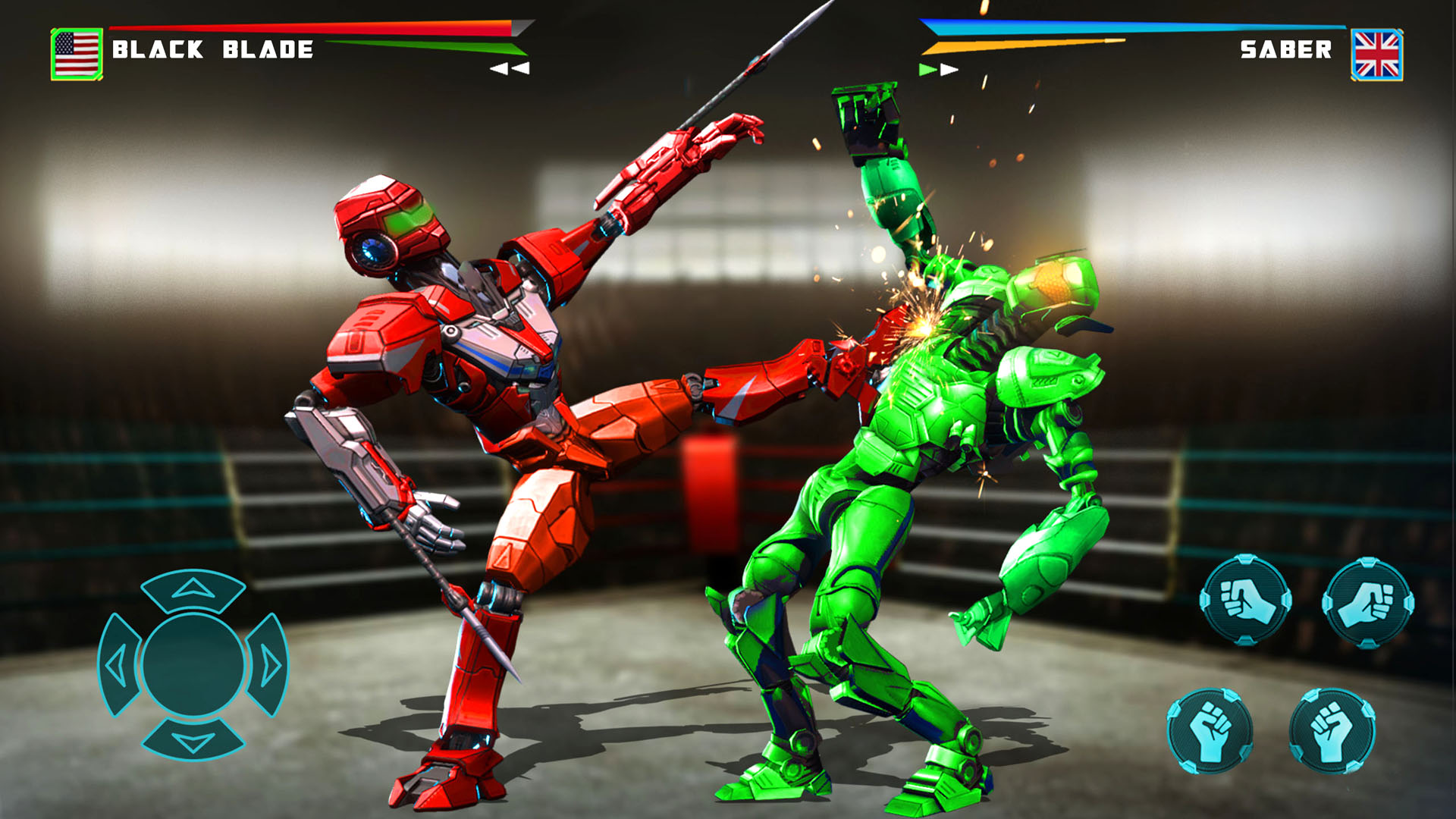
Task: Tap the double right-arrow combo indicator
Action: pos(938,68)
